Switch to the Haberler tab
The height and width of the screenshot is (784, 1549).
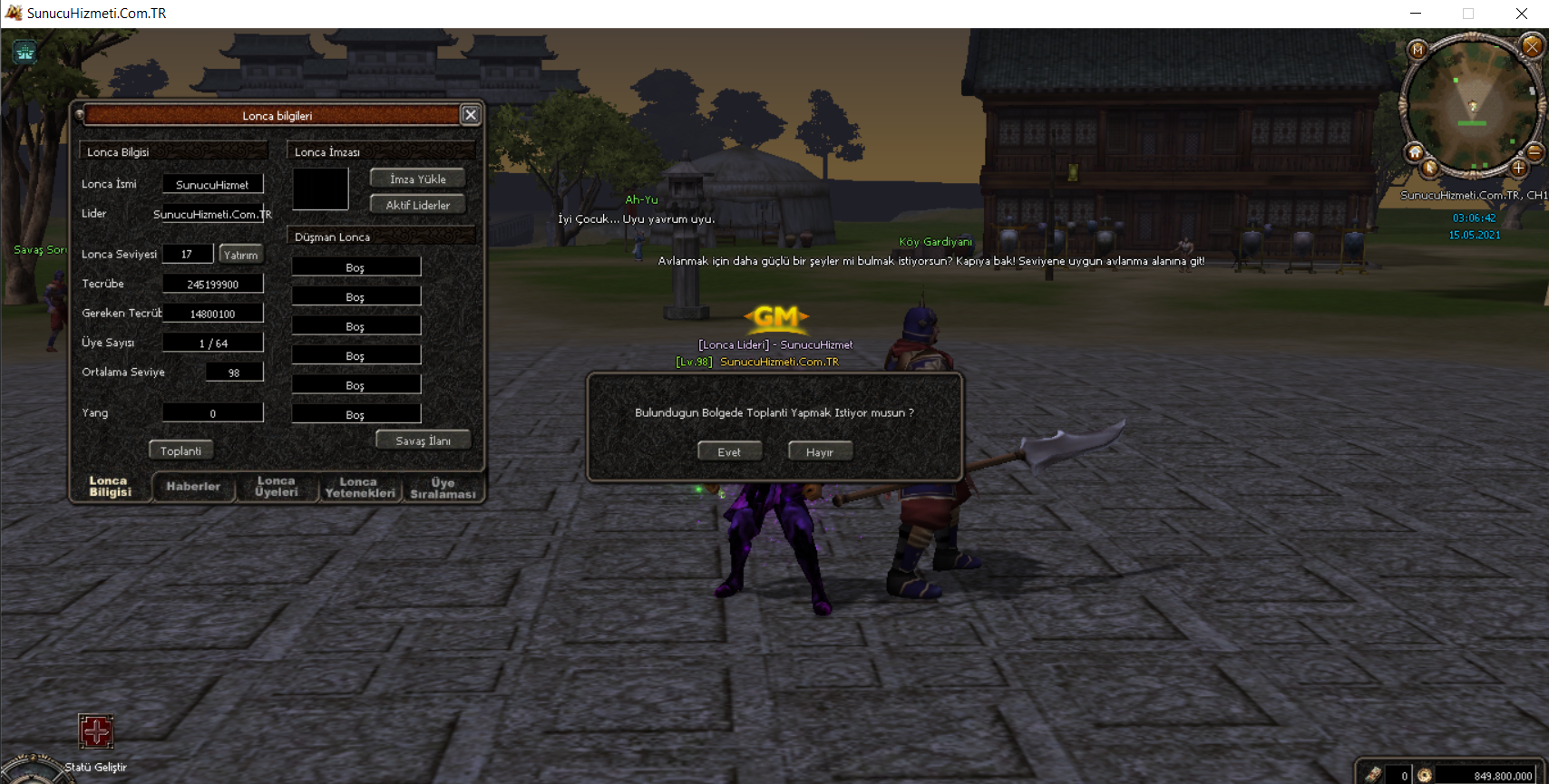click(193, 487)
